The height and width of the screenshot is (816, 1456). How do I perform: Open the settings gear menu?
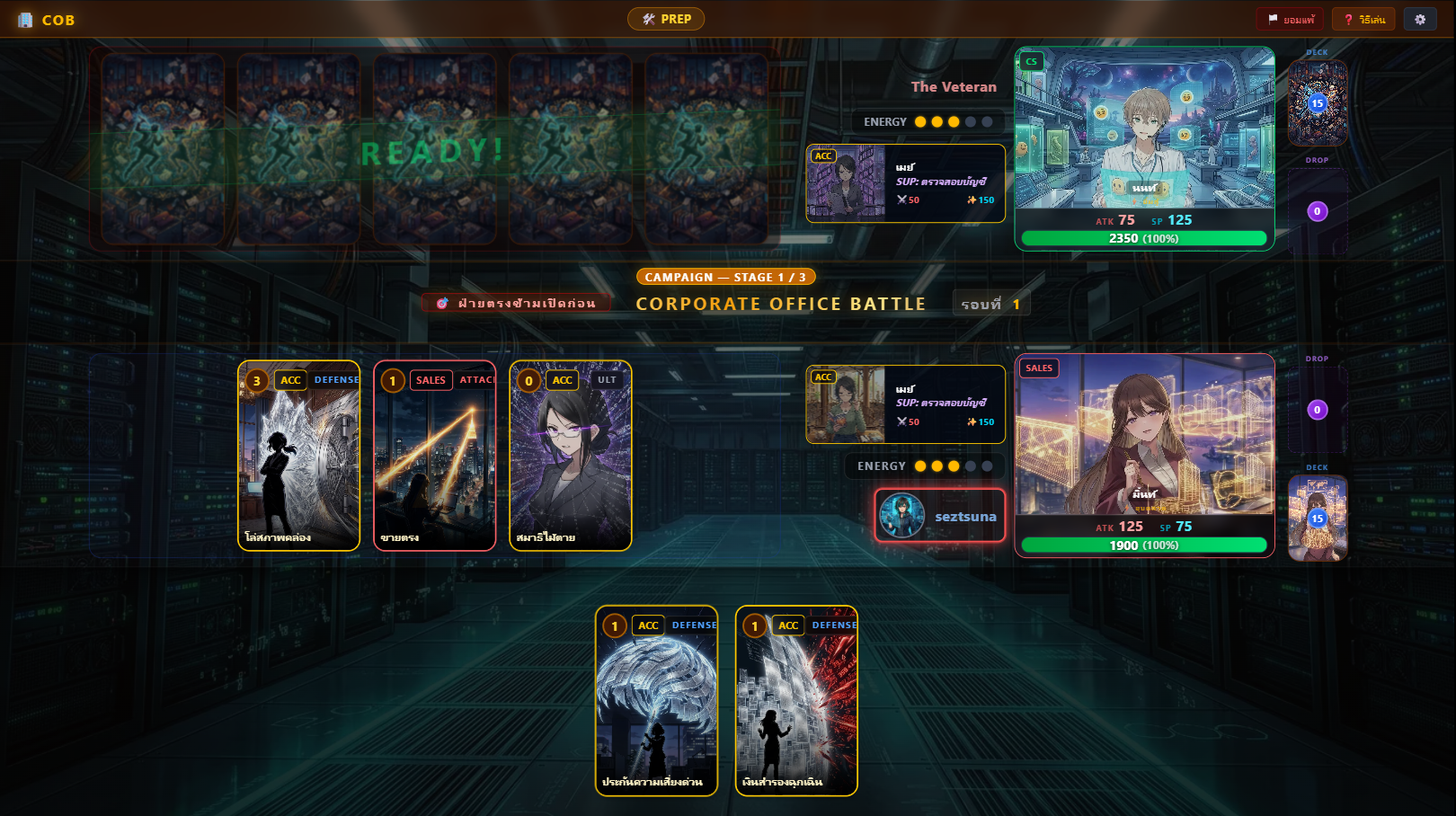pyautogui.click(x=1420, y=19)
